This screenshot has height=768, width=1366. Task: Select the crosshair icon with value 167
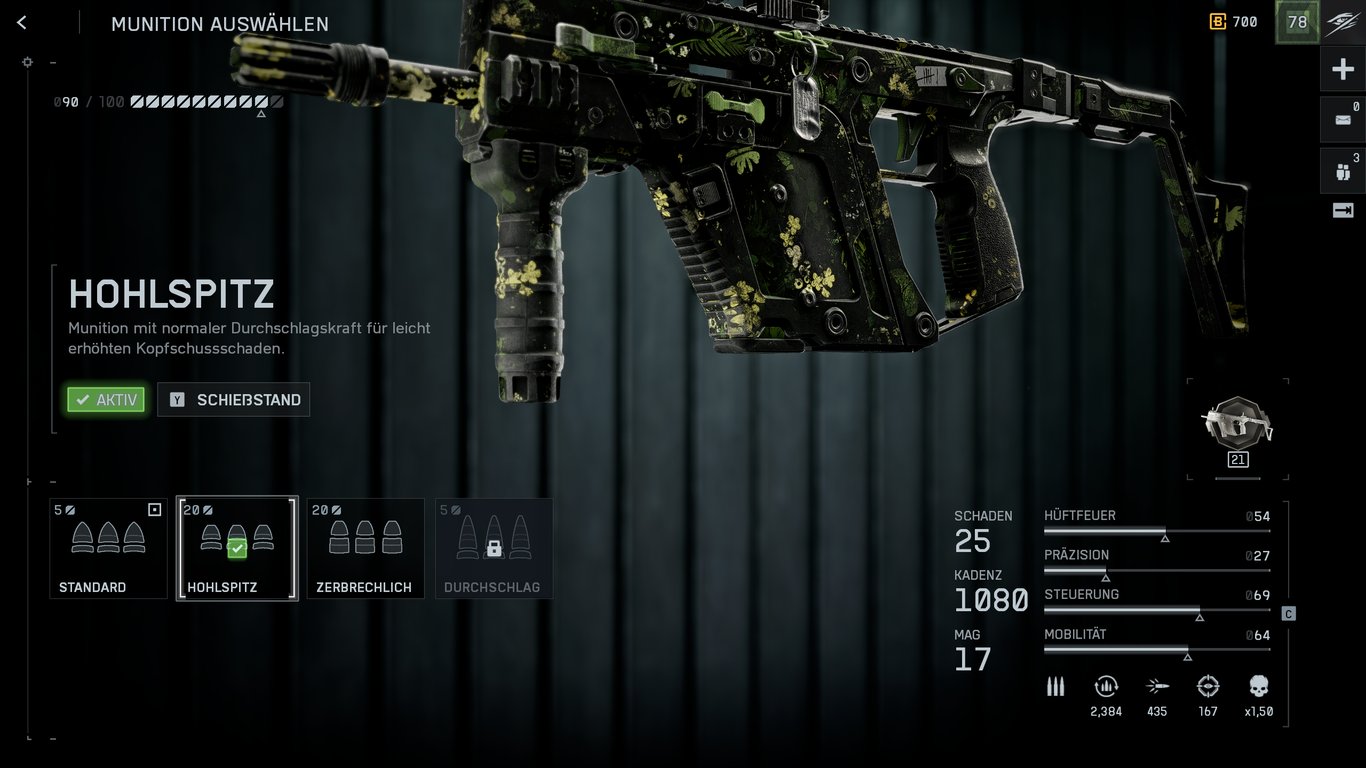(x=1207, y=688)
